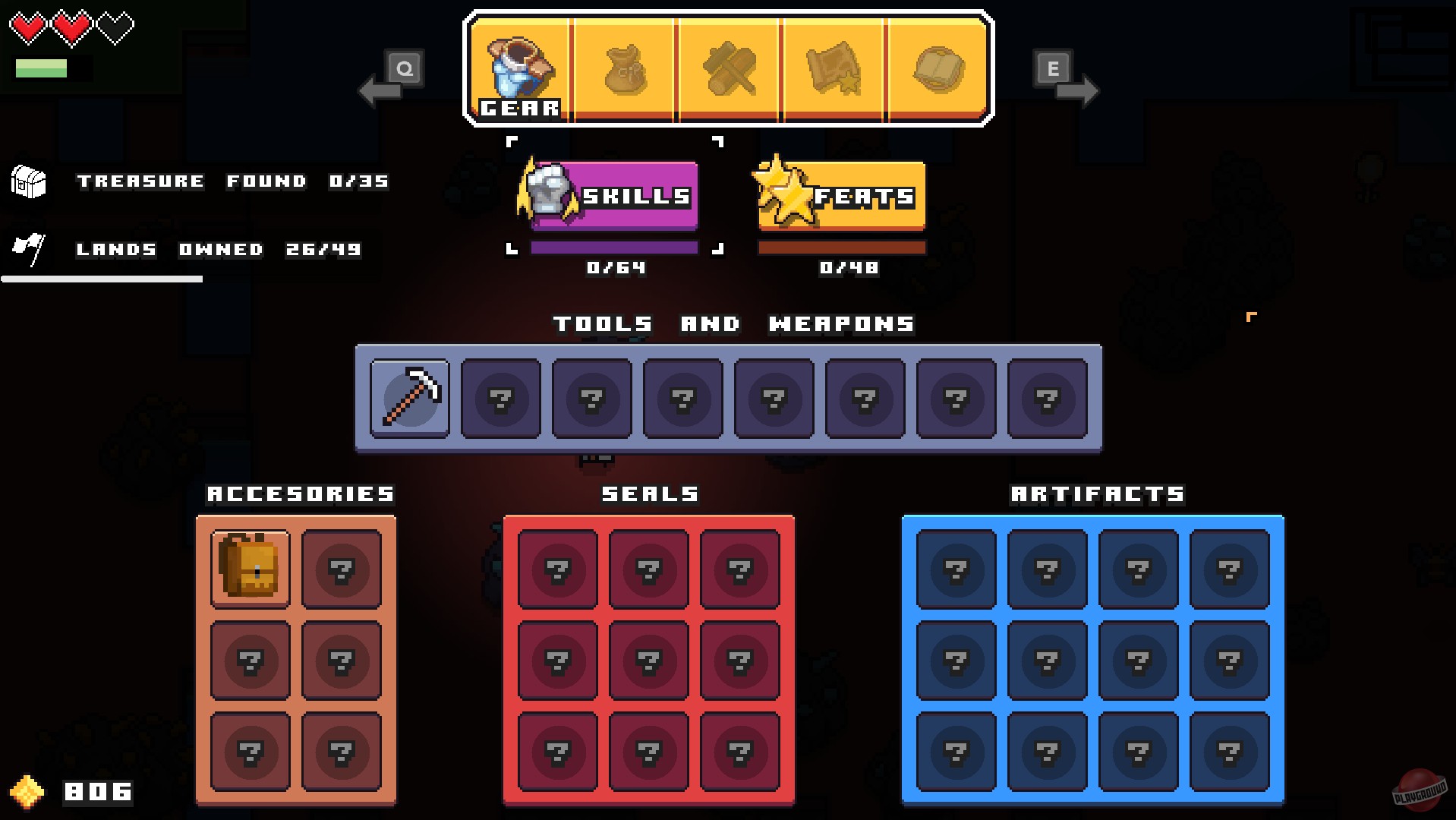Click the treasure chest stat icon

pos(29,181)
